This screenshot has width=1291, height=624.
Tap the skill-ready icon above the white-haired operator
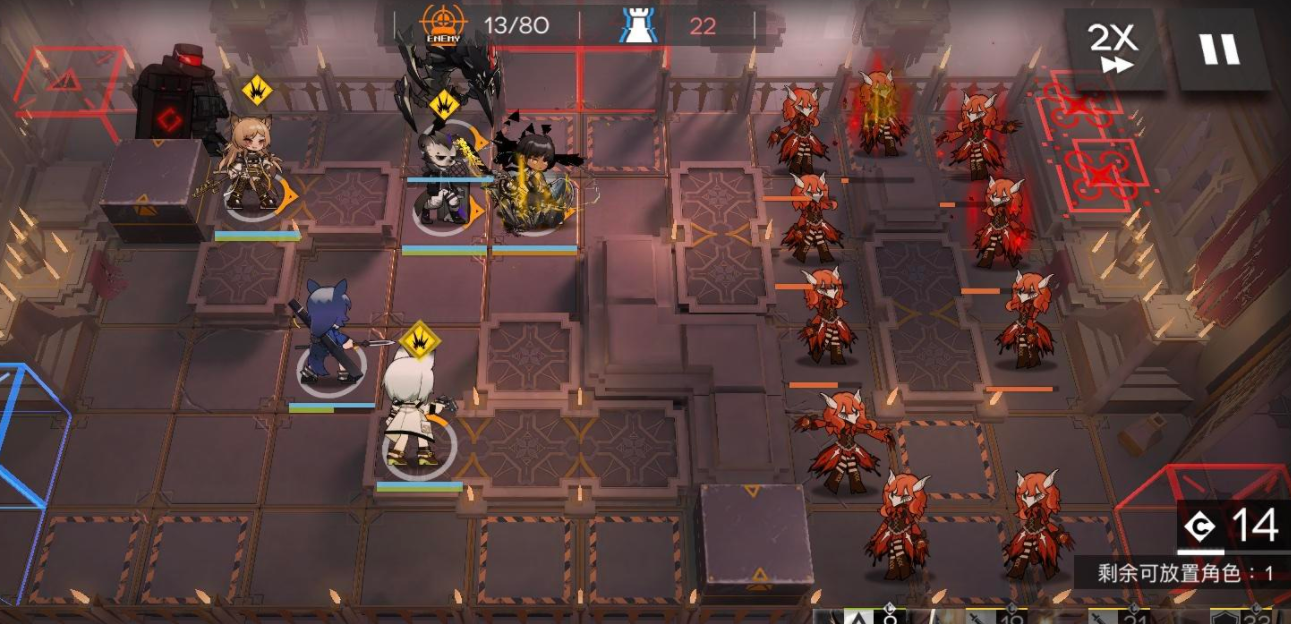(420, 340)
